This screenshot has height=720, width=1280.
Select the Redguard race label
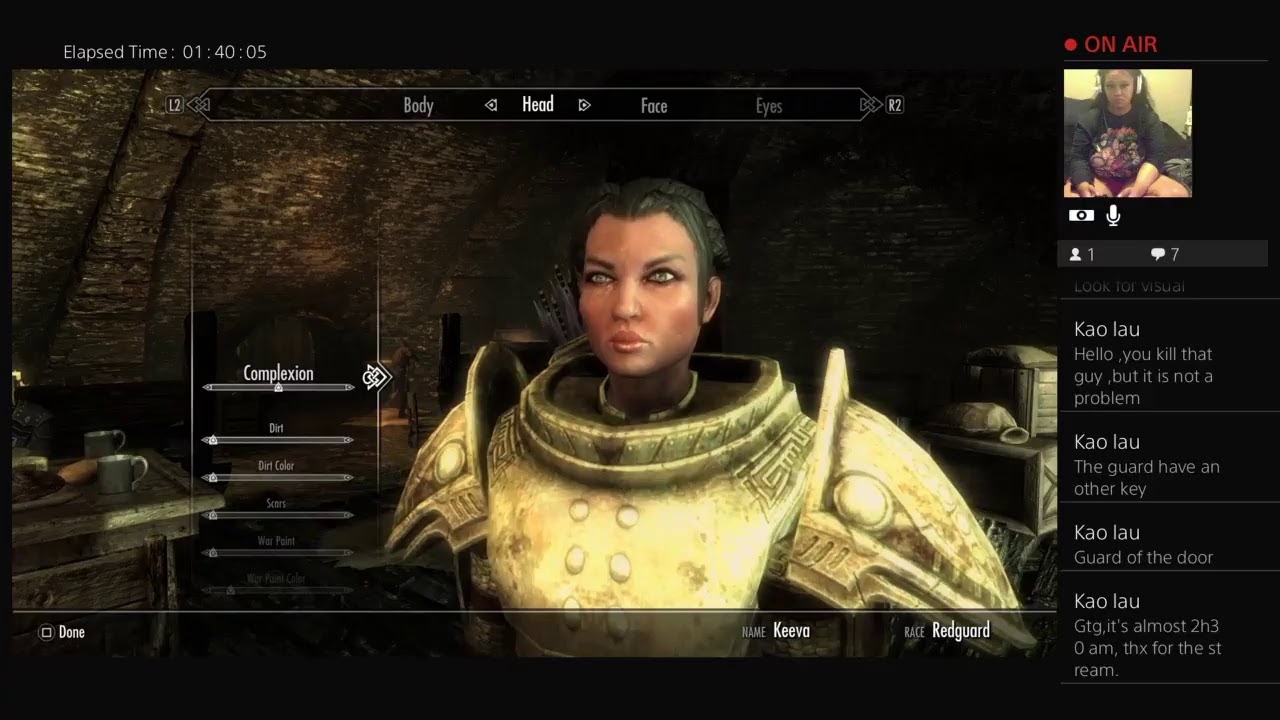tap(960, 631)
